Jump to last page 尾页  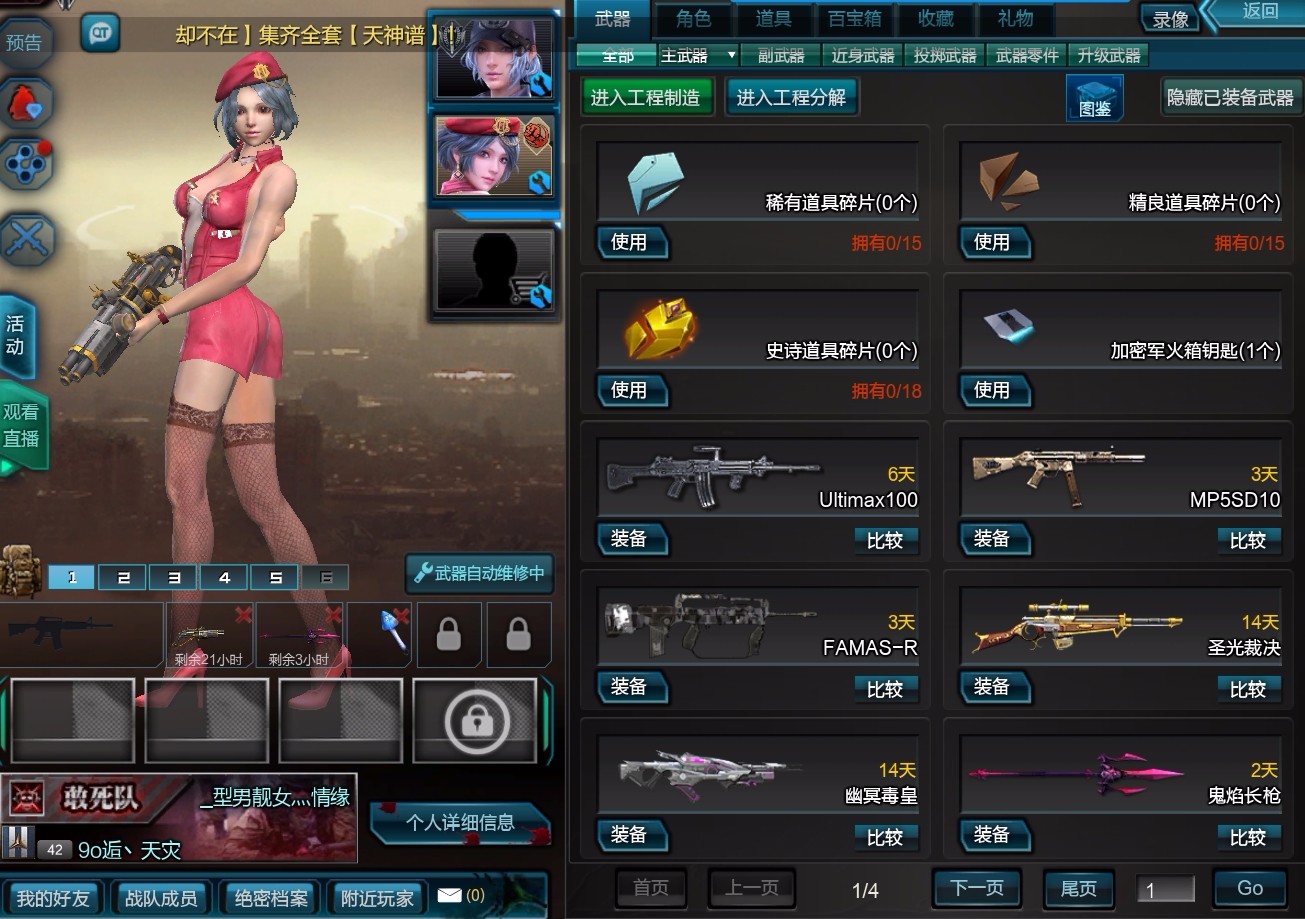[1078, 888]
